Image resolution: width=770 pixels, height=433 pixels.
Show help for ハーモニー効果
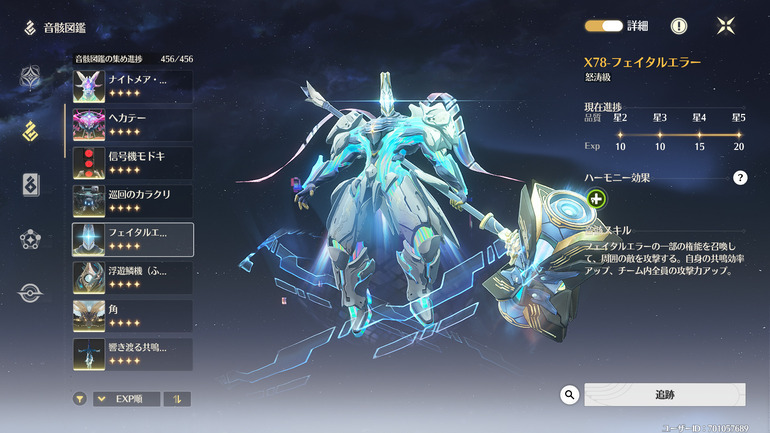(740, 178)
